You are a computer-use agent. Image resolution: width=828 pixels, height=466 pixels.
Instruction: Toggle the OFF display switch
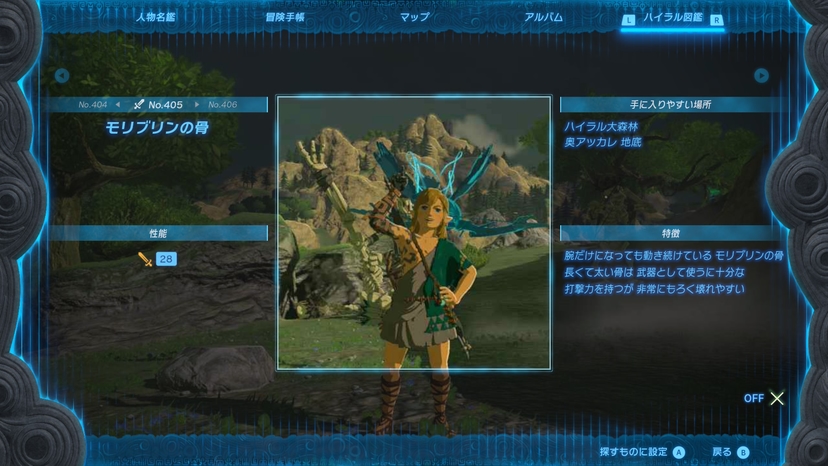(x=765, y=398)
